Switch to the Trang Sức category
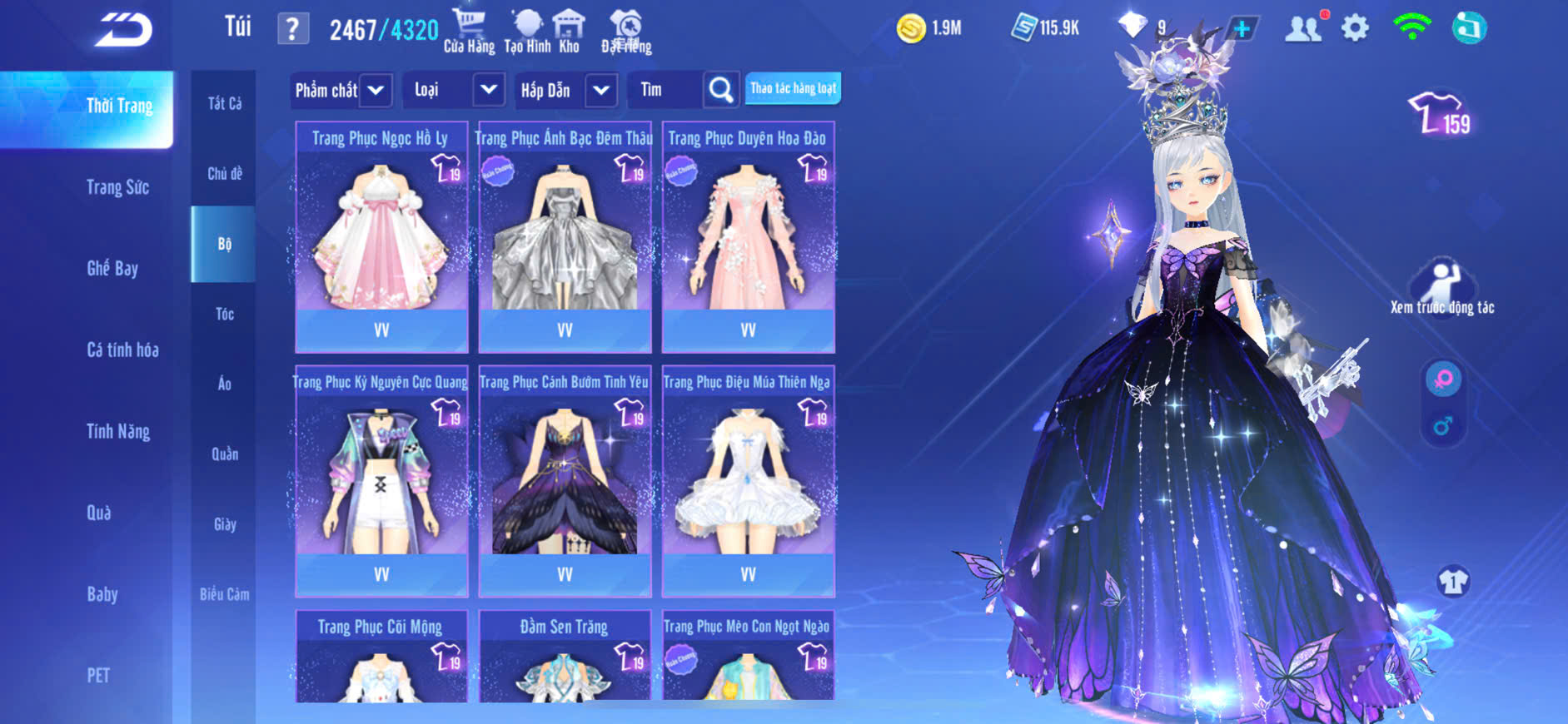Screen dimensions: 1568x724 click(x=117, y=187)
